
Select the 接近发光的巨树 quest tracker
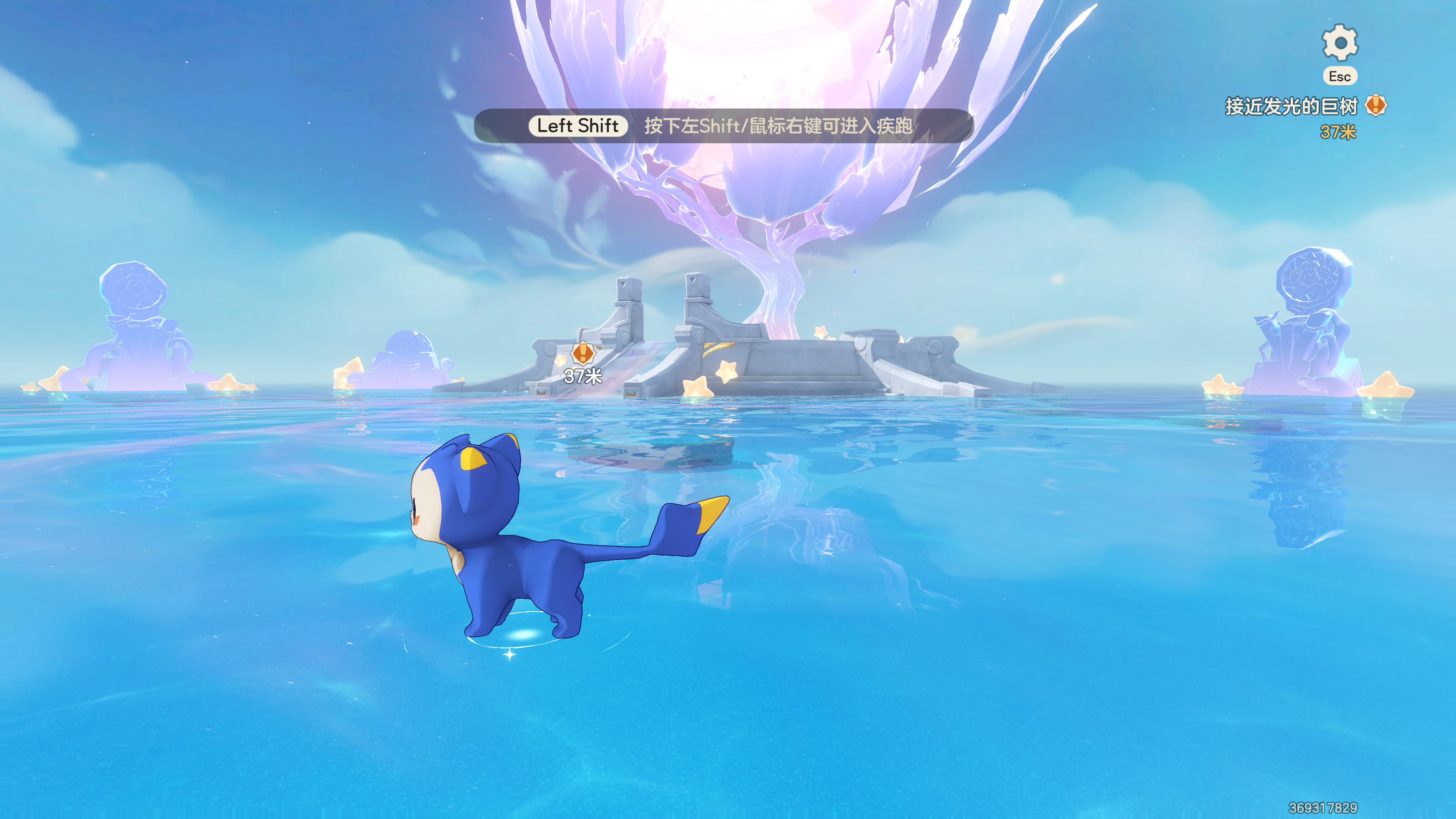point(1291,106)
